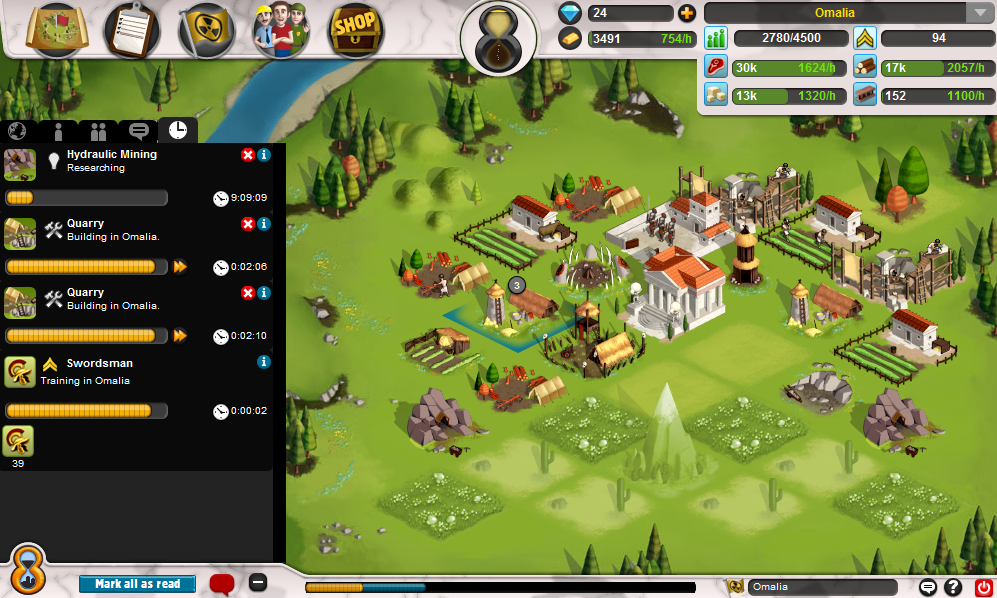Open the yellow flag alliance menu
This screenshot has height=598, width=997.
[x=207, y=29]
